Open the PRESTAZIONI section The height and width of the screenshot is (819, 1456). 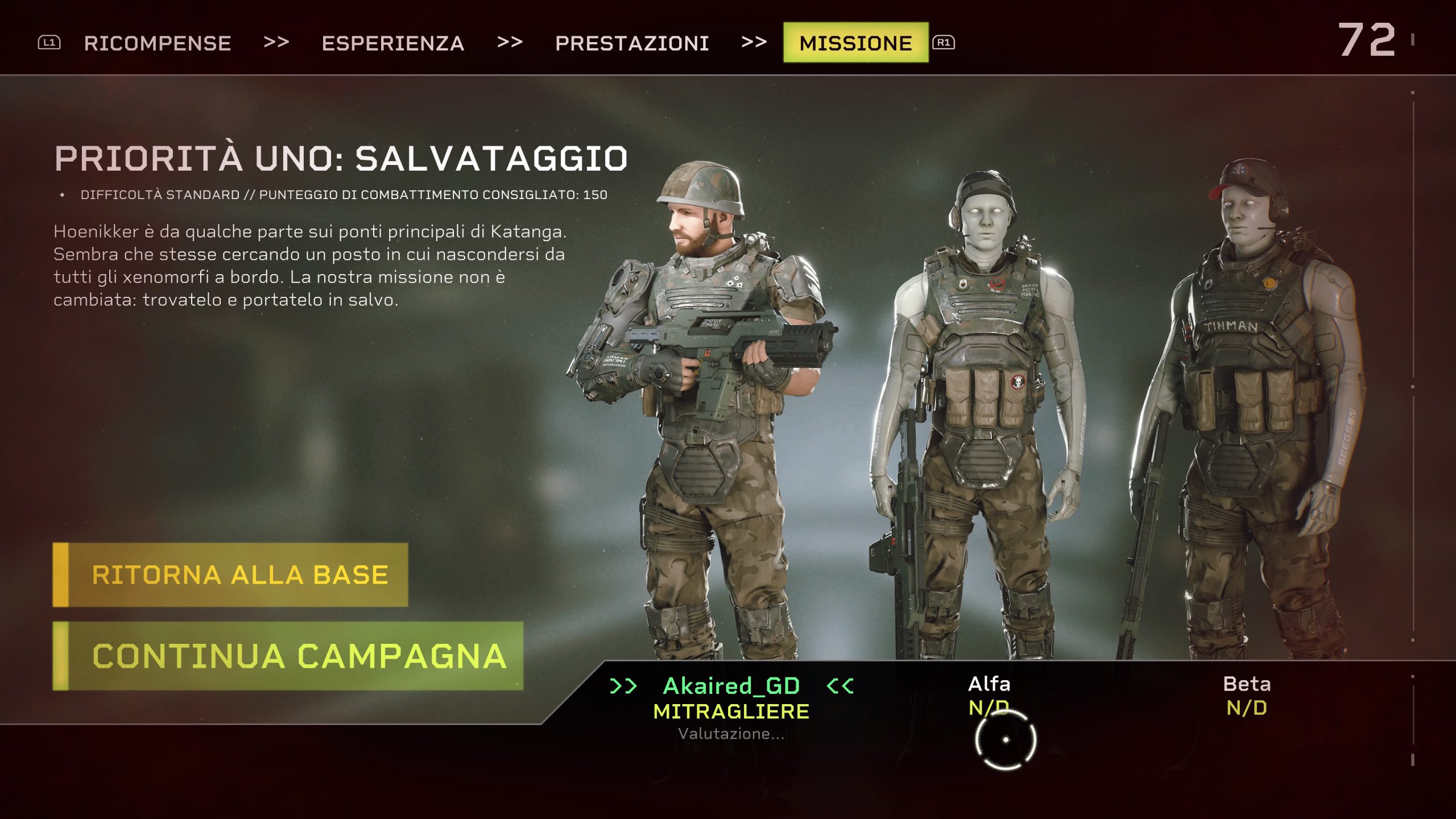pos(632,43)
